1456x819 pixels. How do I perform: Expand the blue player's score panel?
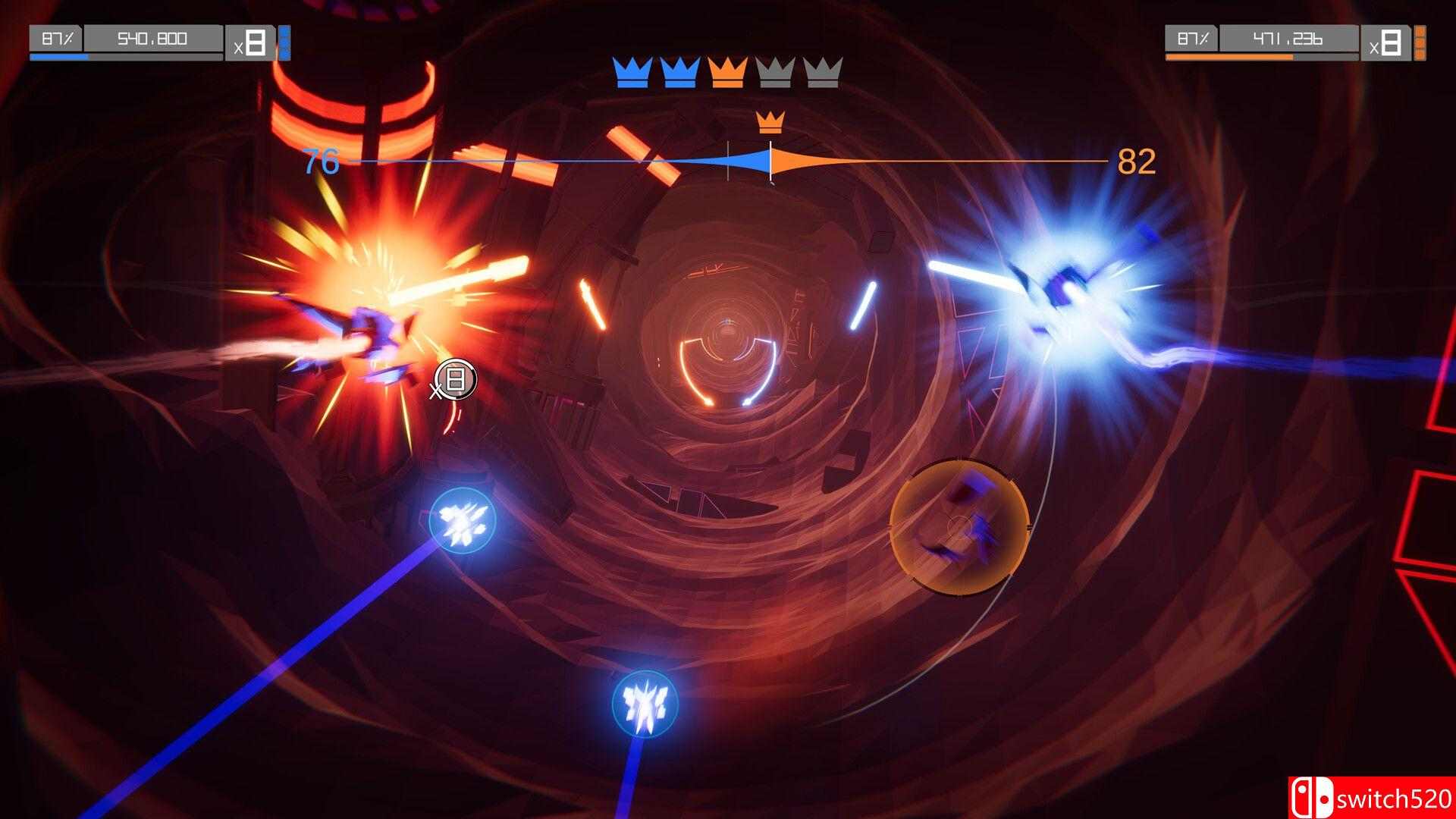click(x=152, y=39)
